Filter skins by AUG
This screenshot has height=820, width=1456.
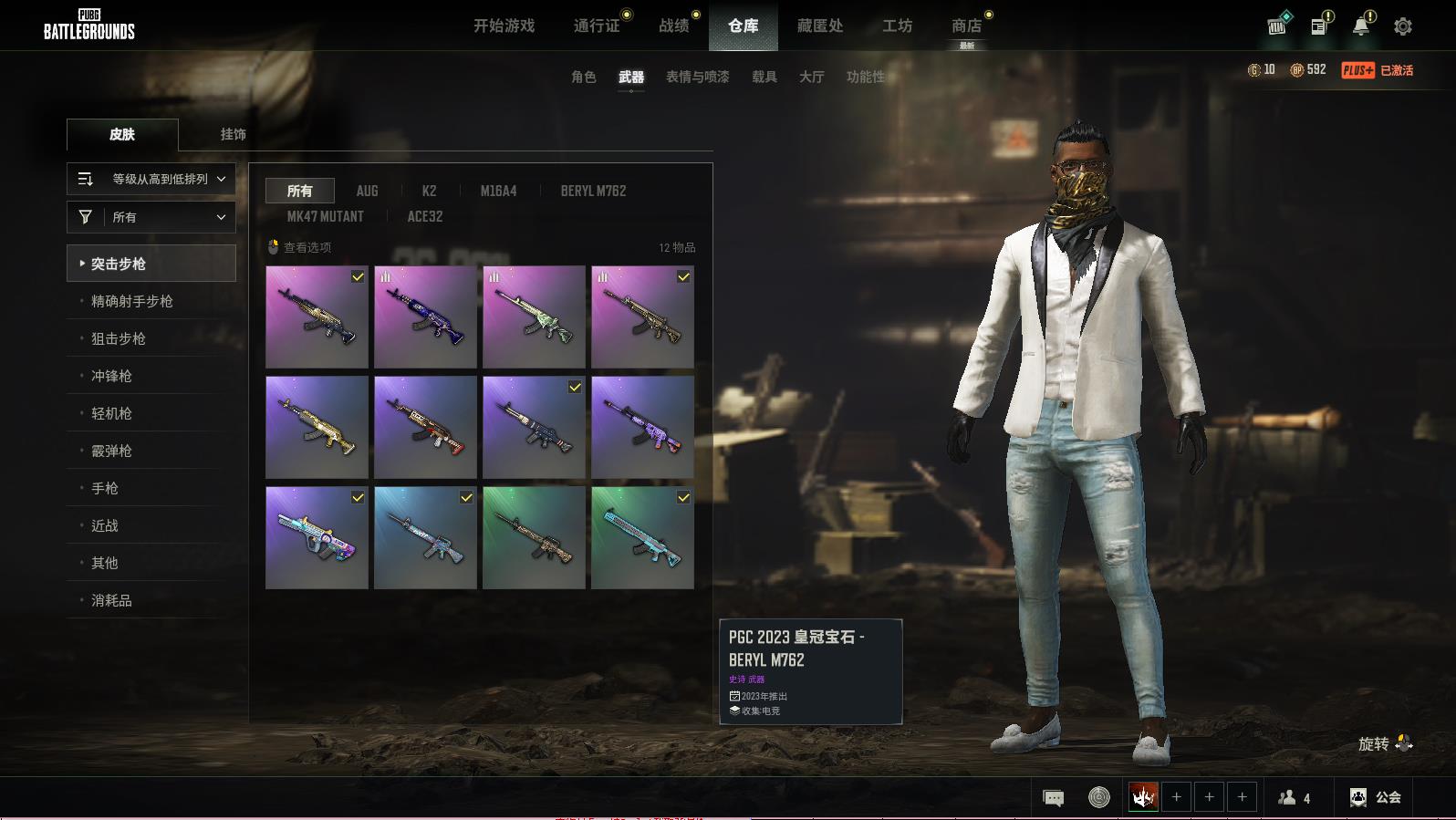367,191
